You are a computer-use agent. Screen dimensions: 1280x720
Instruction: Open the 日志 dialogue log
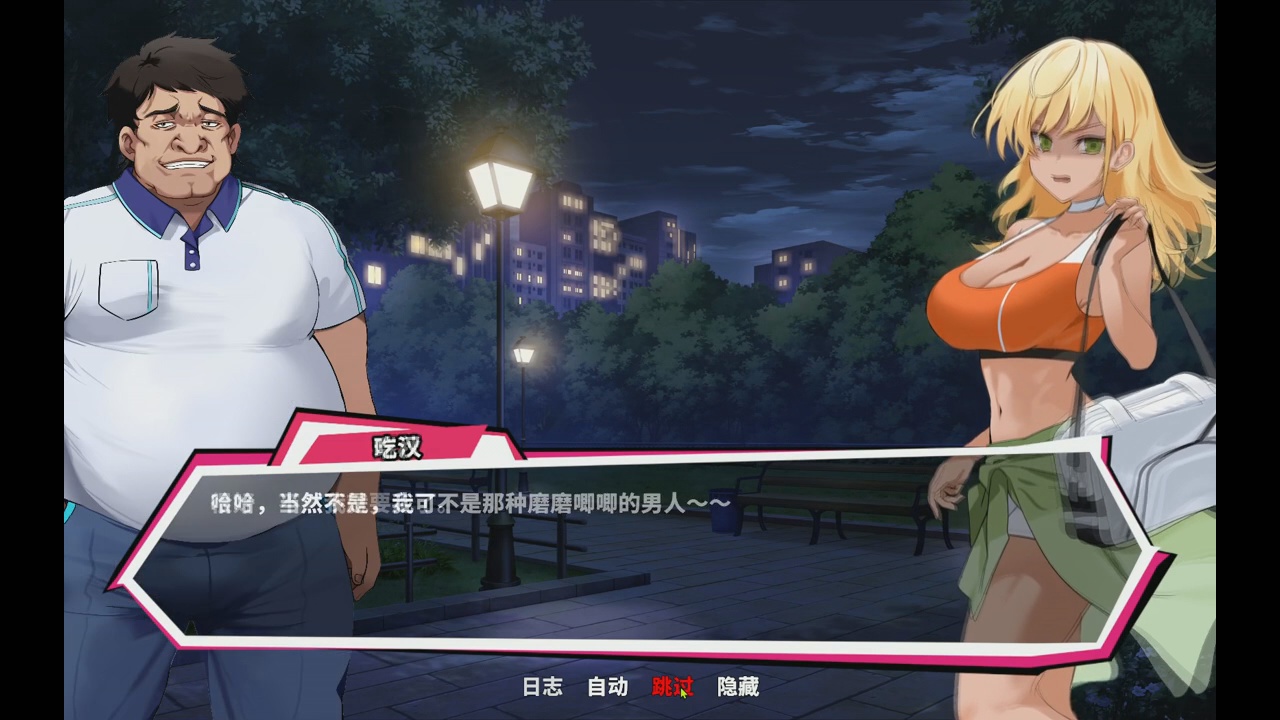[x=542, y=687]
